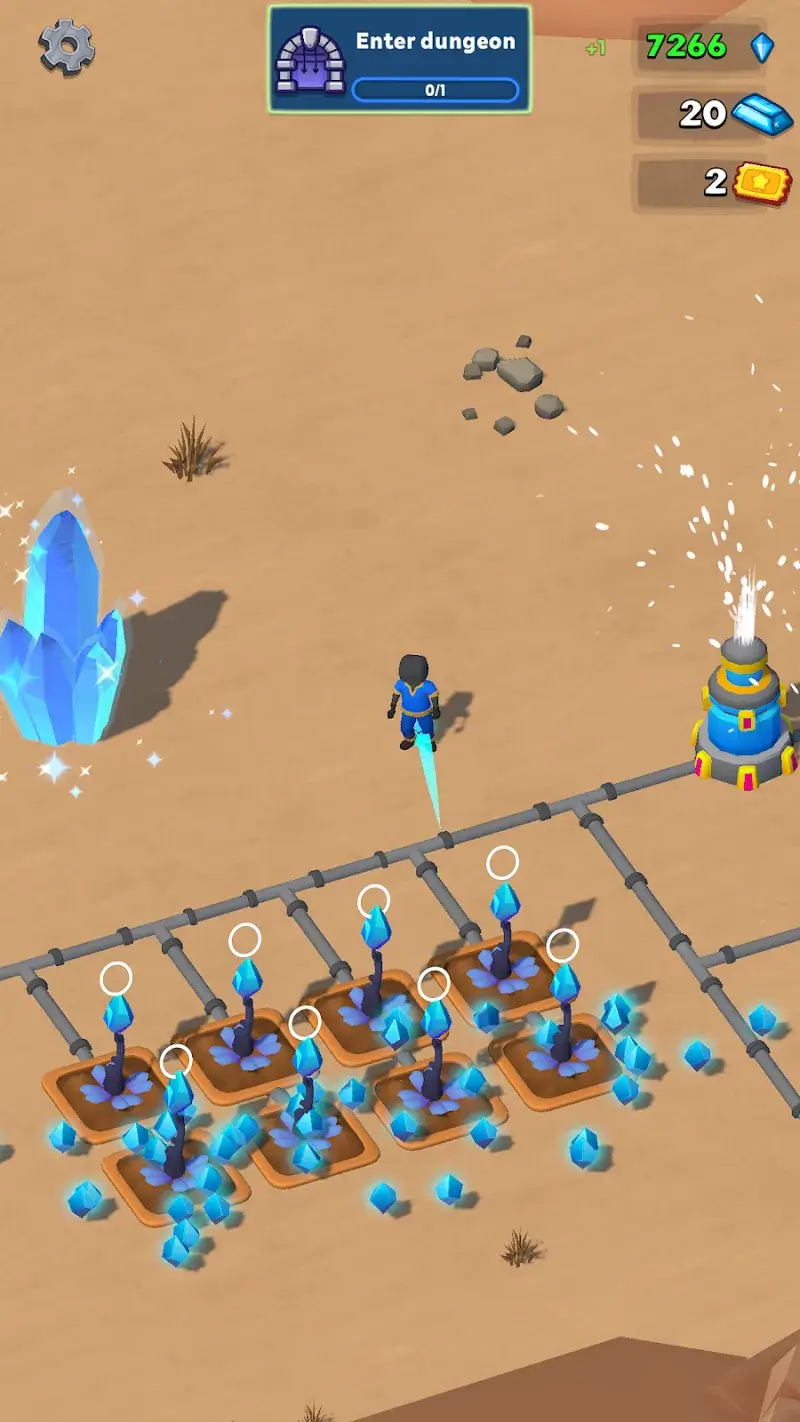Select the Enter dungeon quest tracker
Screen dimensions: 800x1422
(399, 59)
